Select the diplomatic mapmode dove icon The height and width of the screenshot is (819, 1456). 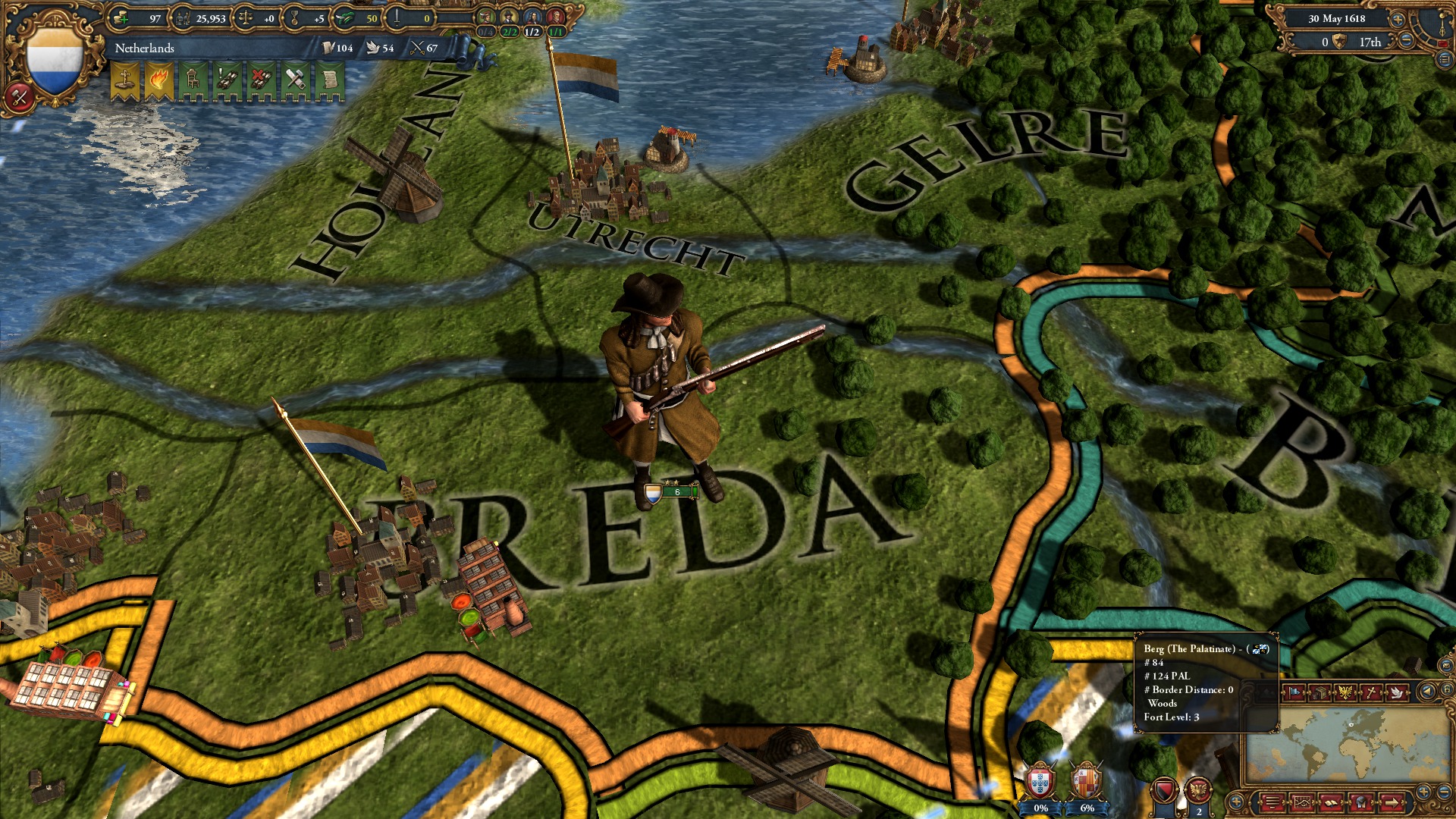[1396, 692]
